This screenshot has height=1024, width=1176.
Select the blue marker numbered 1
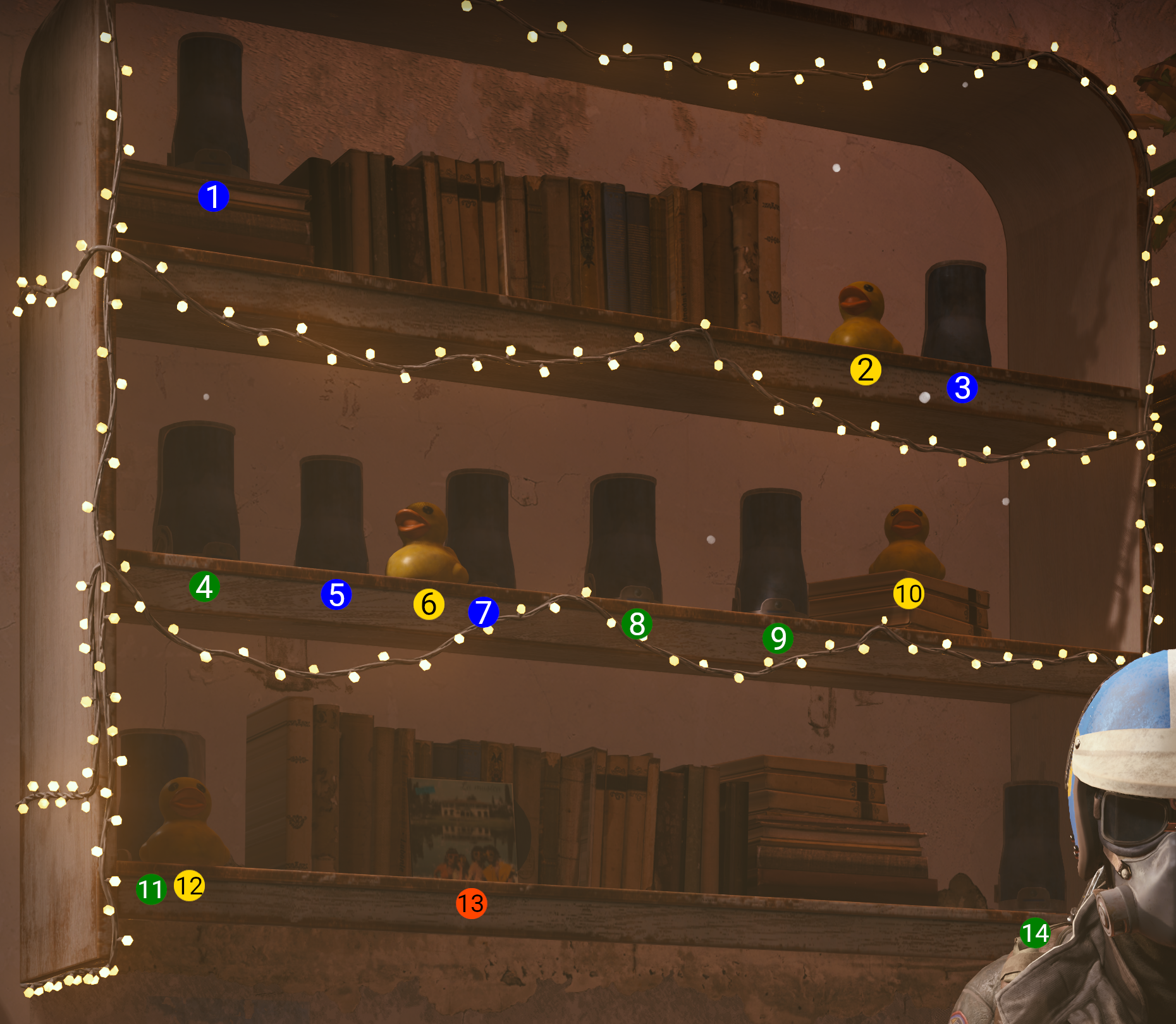213,197
